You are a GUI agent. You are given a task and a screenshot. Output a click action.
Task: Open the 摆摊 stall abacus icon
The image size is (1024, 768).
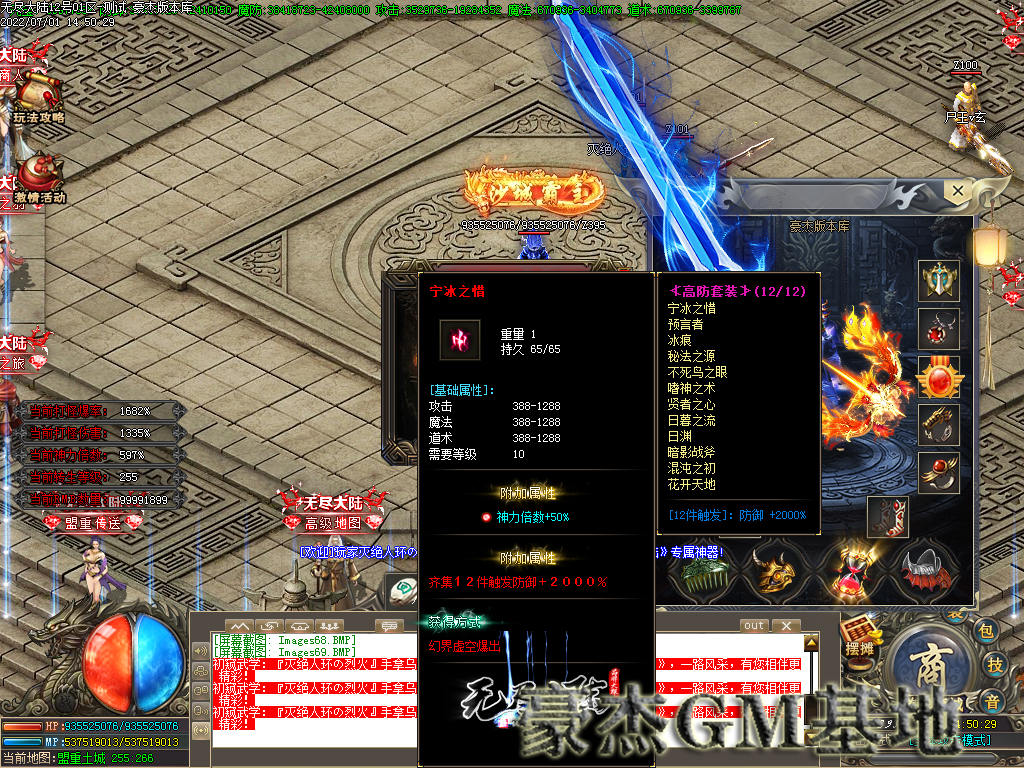click(860, 635)
